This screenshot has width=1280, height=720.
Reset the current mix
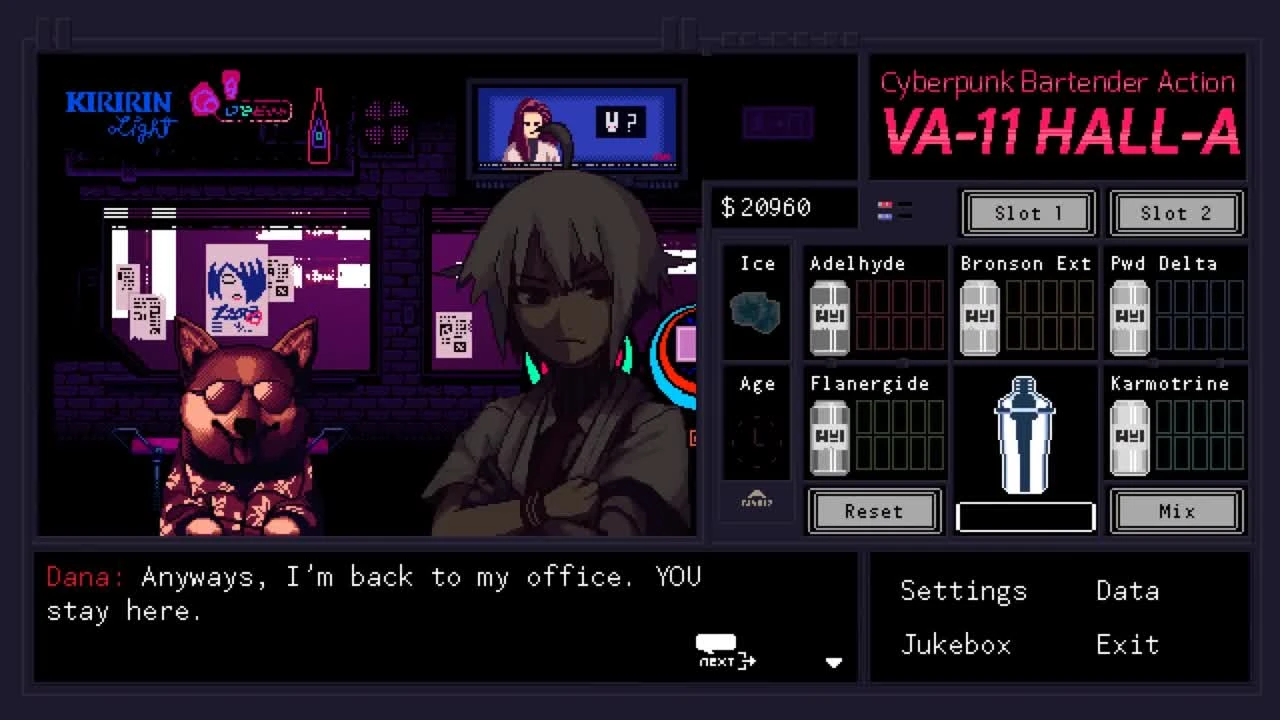(874, 511)
